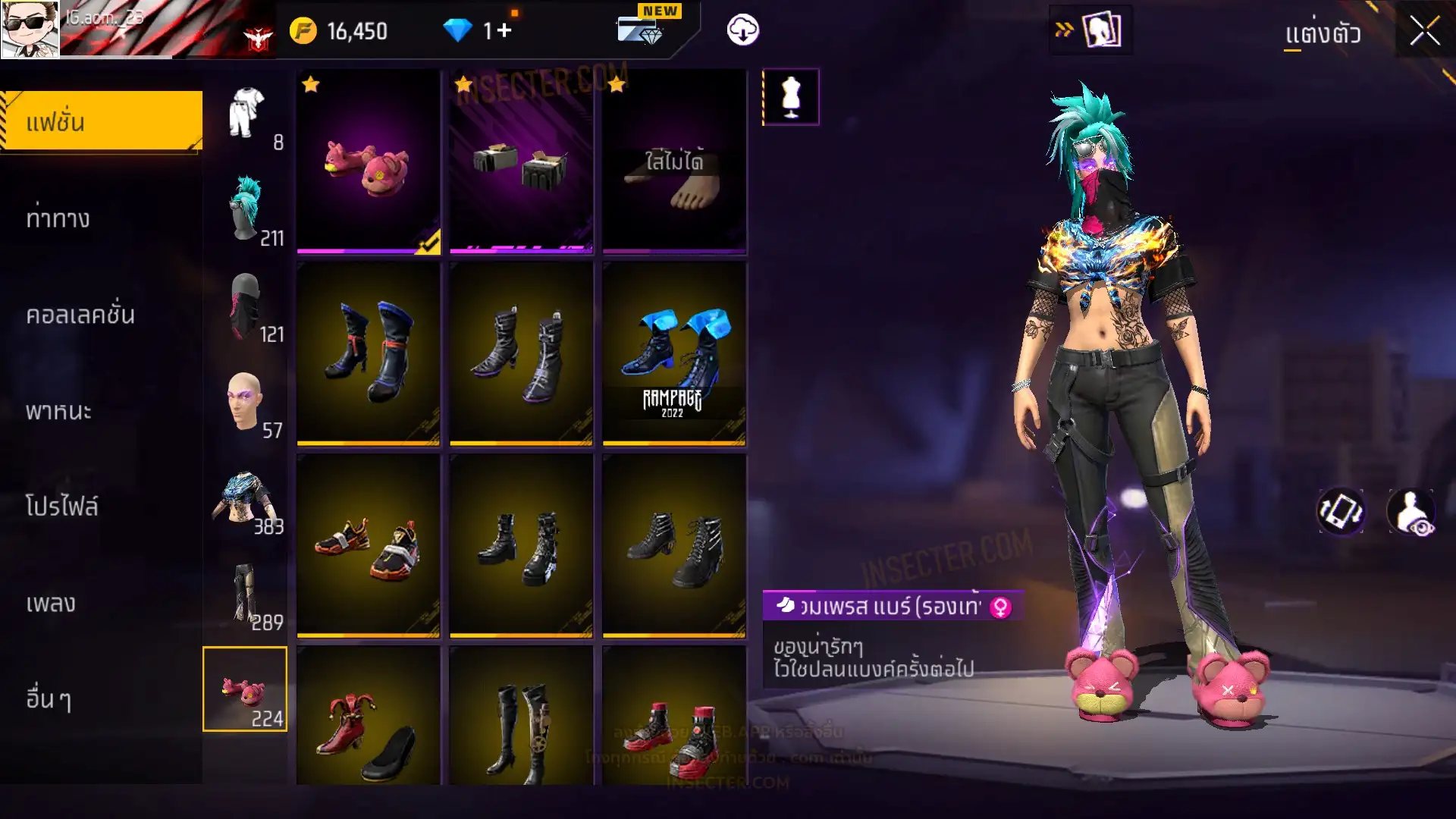Image resolution: width=1456 pixels, height=819 pixels.
Task: Show the teal hair headwear category
Action: 246,209
